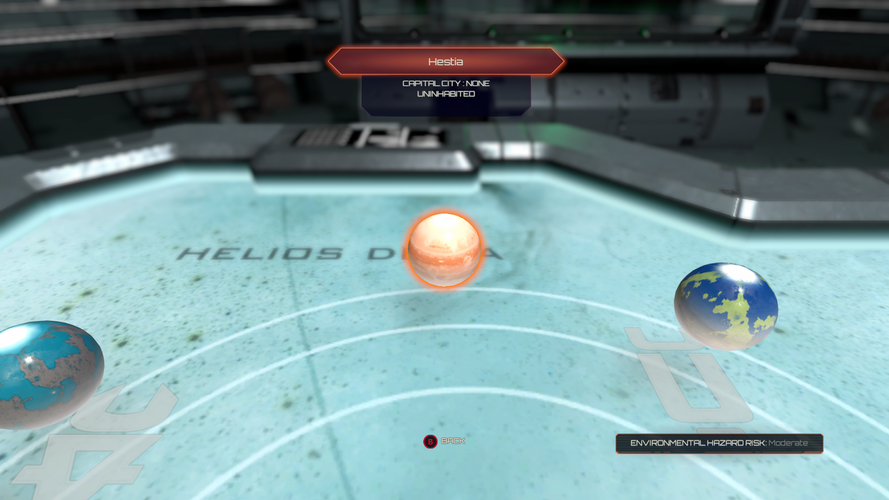Choose the blue and green planet
The width and height of the screenshot is (889, 500).
(x=726, y=305)
